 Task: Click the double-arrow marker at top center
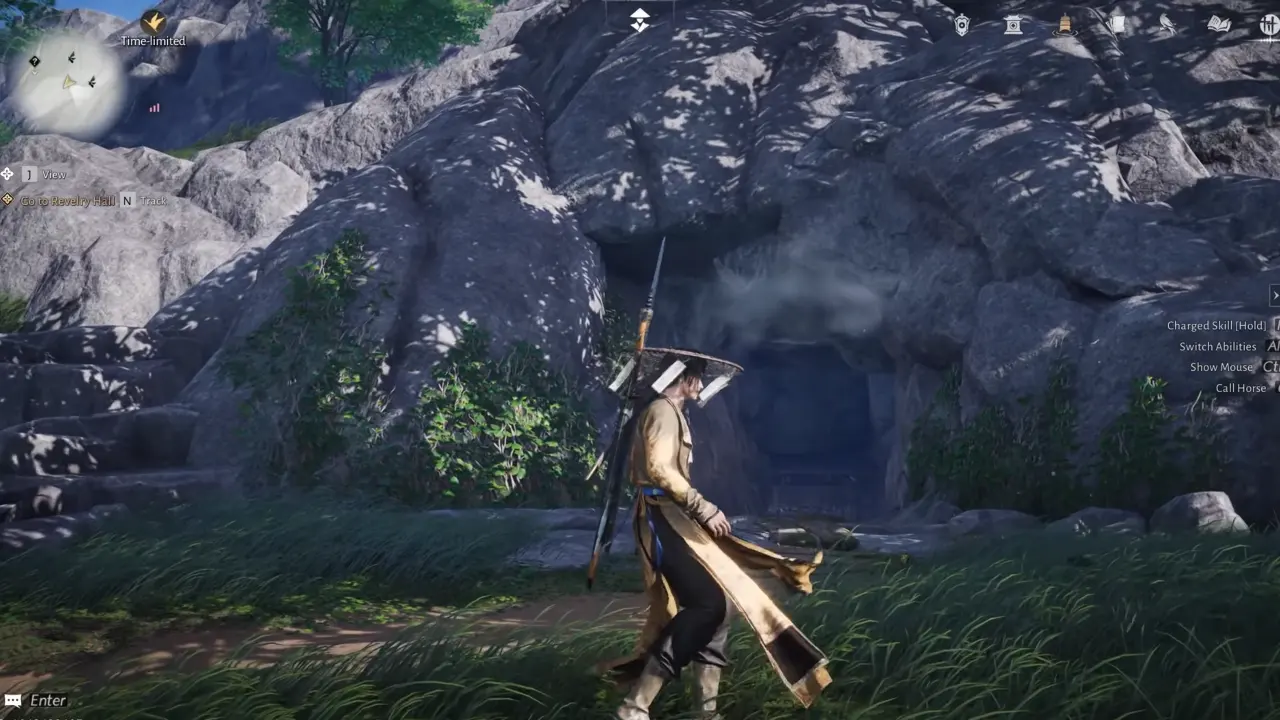pyautogui.click(x=639, y=21)
